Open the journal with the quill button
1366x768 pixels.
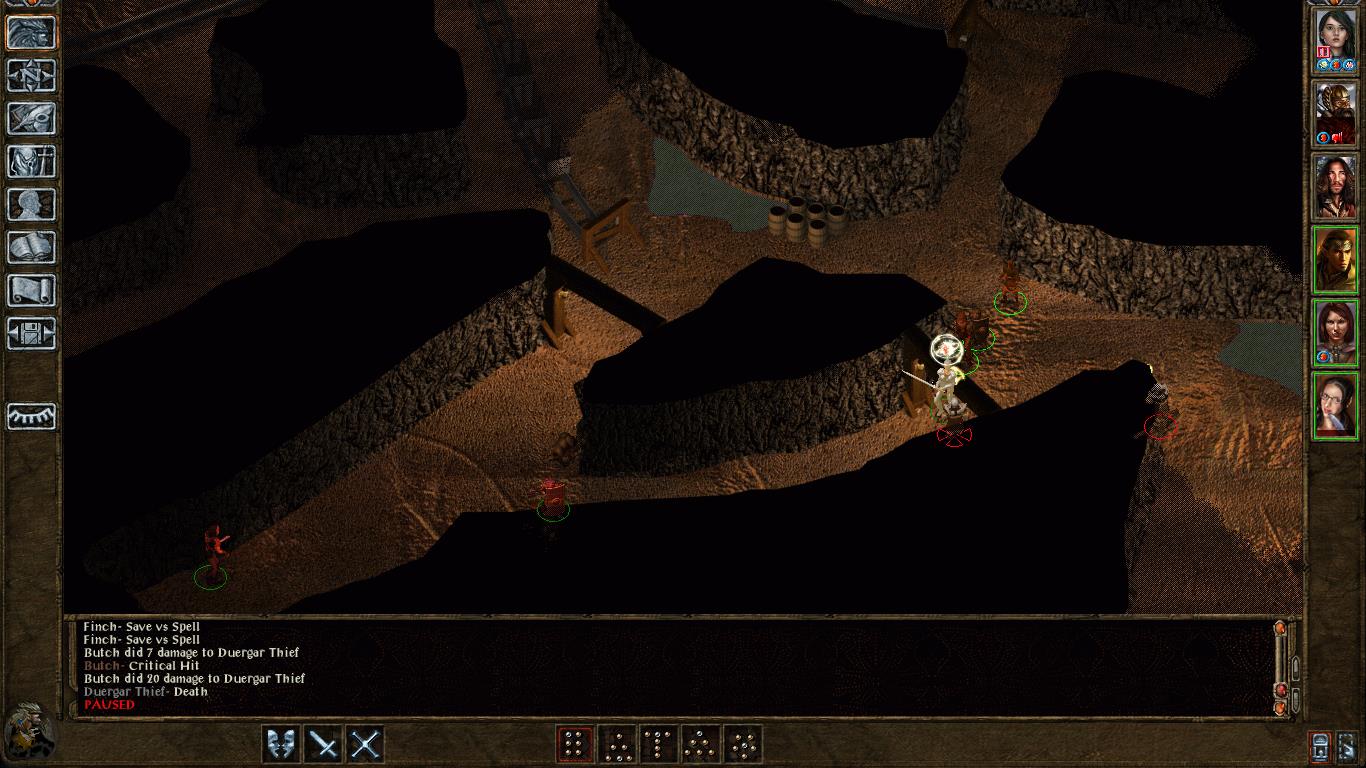point(31,118)
